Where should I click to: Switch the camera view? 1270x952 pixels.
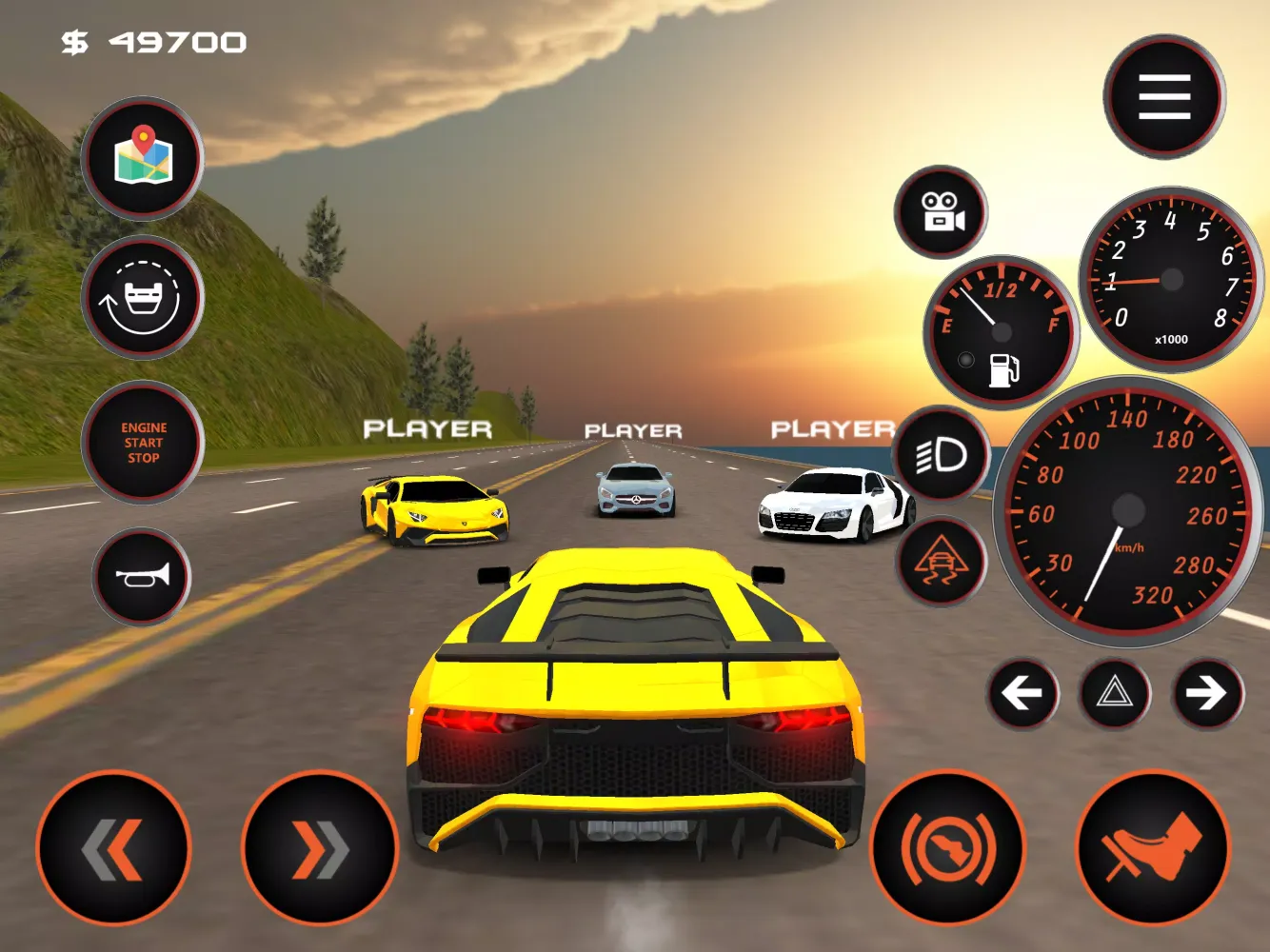(941, 211)
